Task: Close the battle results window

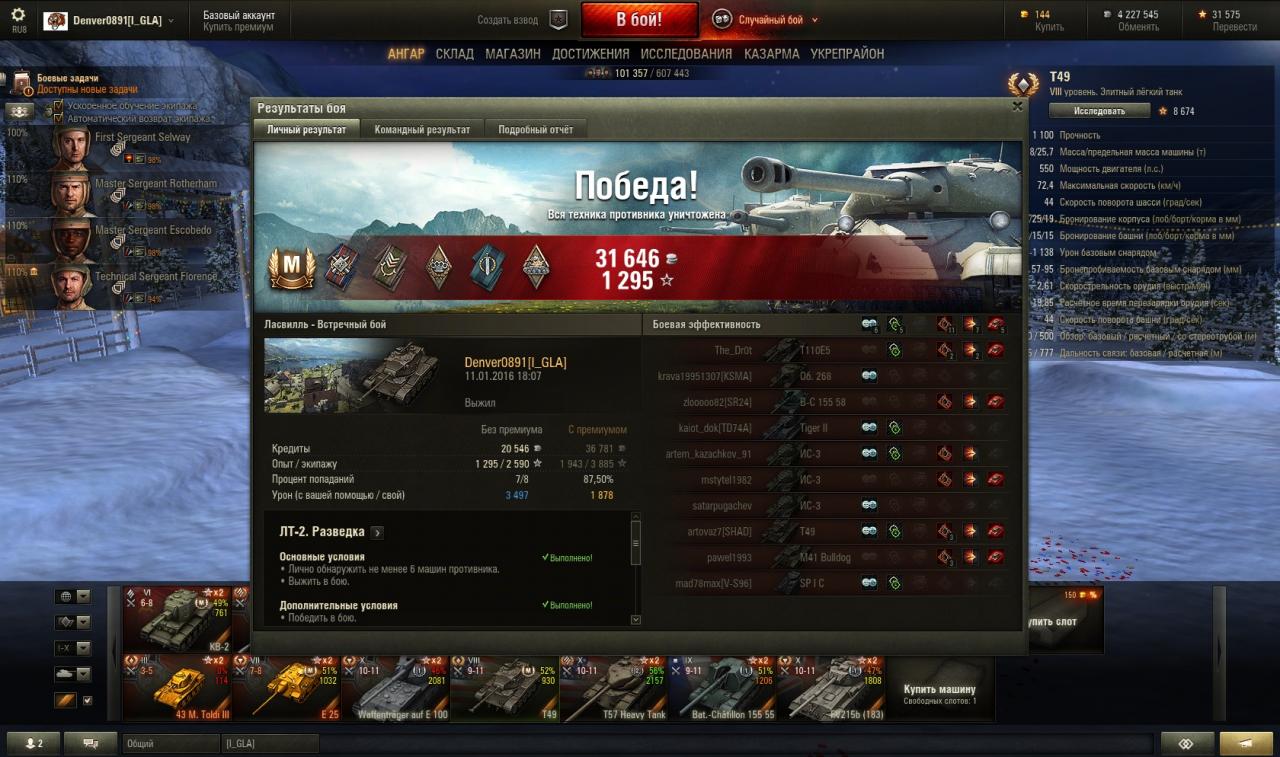Action: [1017, 106]
